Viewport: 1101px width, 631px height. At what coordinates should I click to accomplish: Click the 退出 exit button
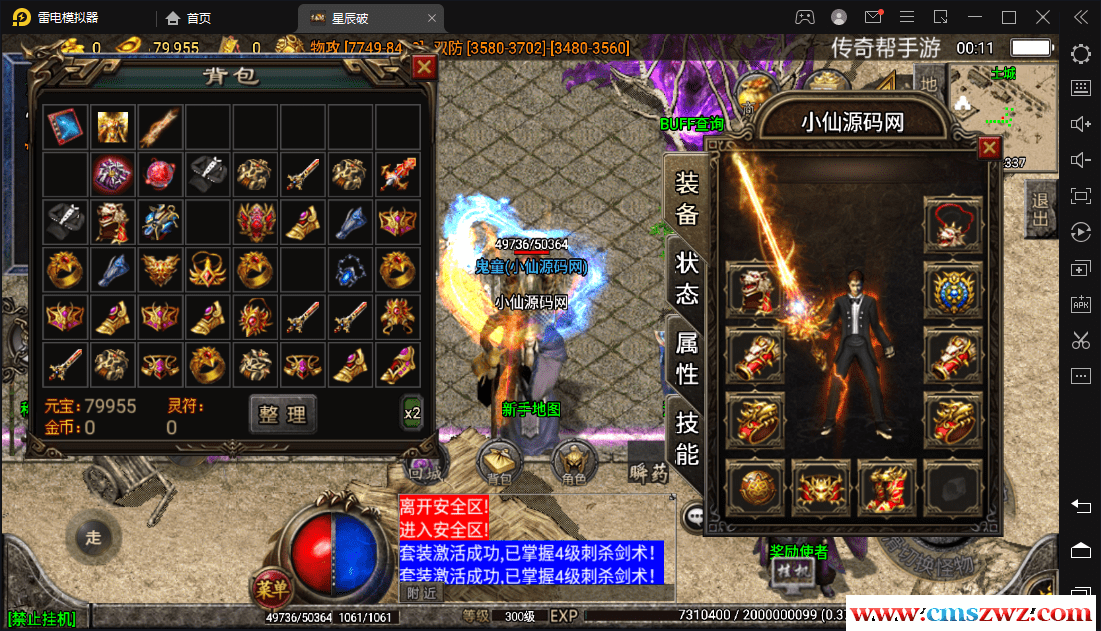click(x=1040, y=208)
